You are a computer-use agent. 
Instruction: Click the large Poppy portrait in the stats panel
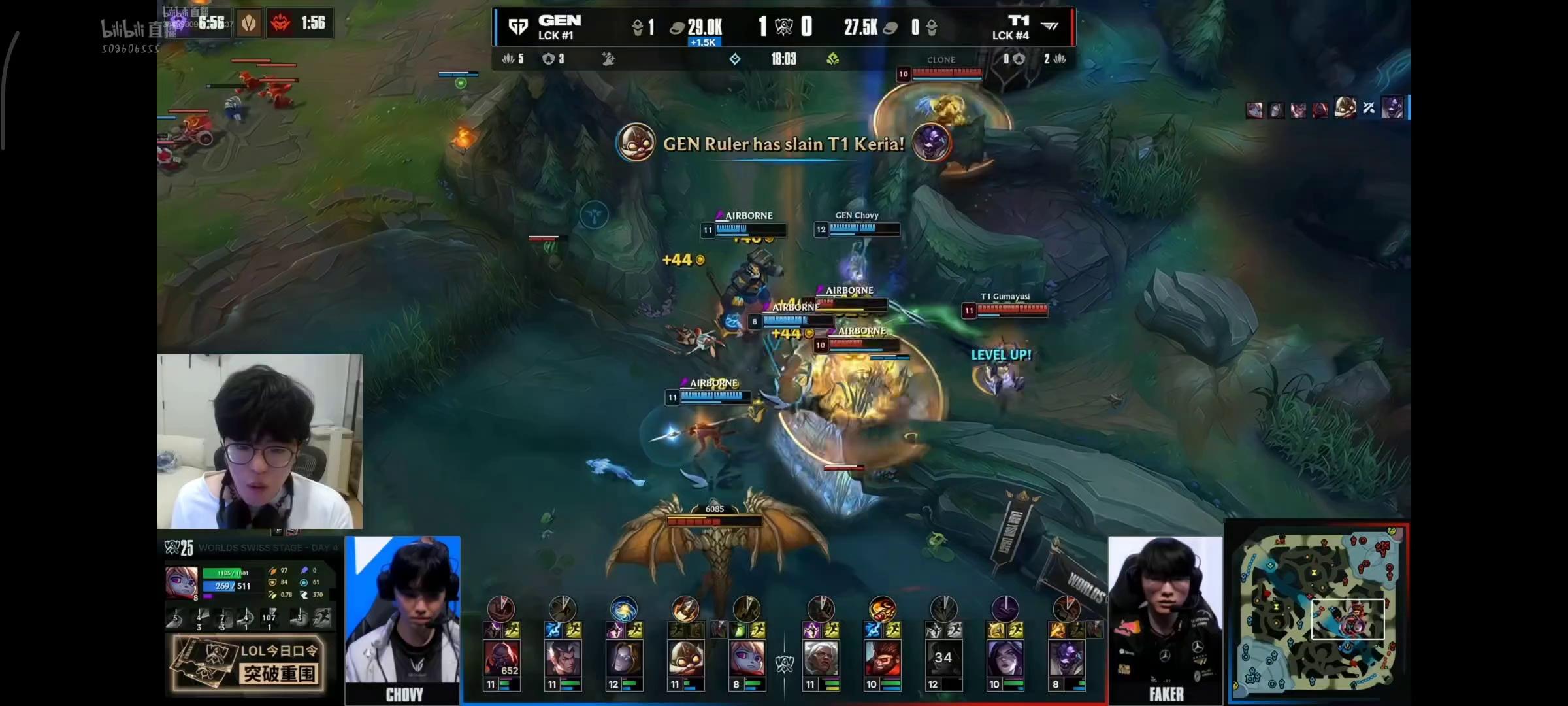coord(181,582)
